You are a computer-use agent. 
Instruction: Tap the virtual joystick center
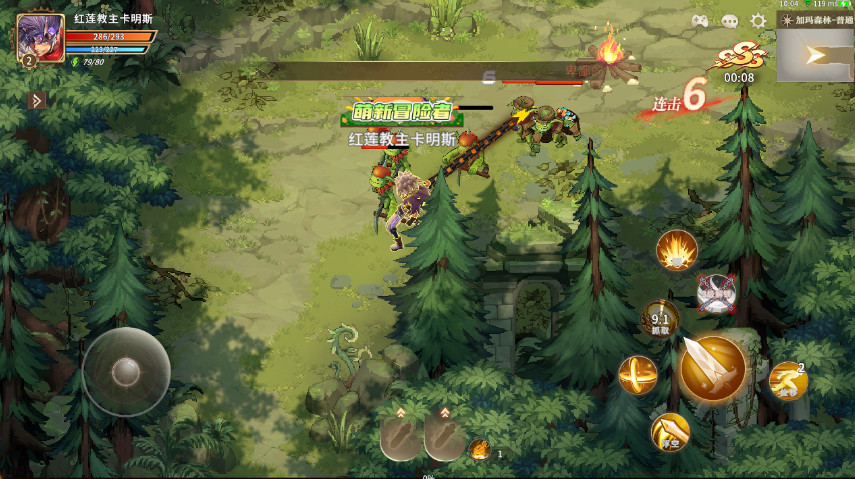[x=126, y=372]
